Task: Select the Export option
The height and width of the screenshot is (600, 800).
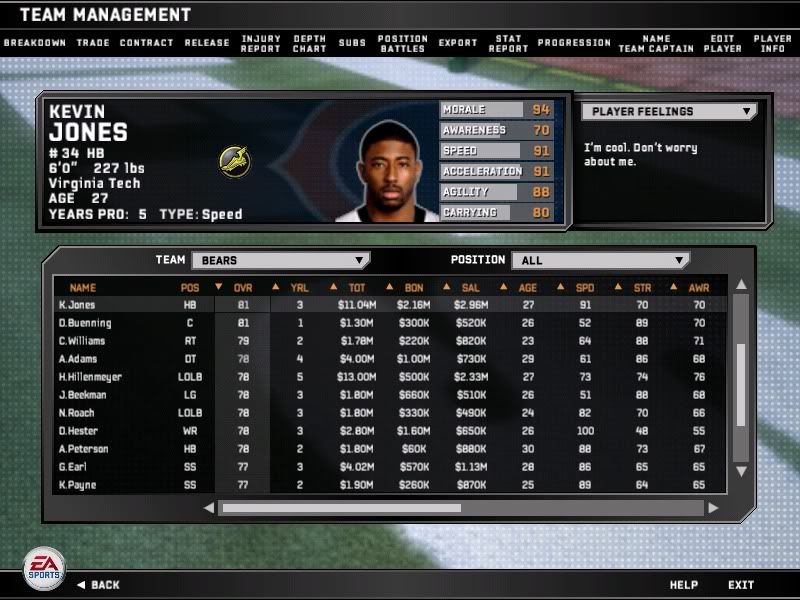Action: coord(458,43)
